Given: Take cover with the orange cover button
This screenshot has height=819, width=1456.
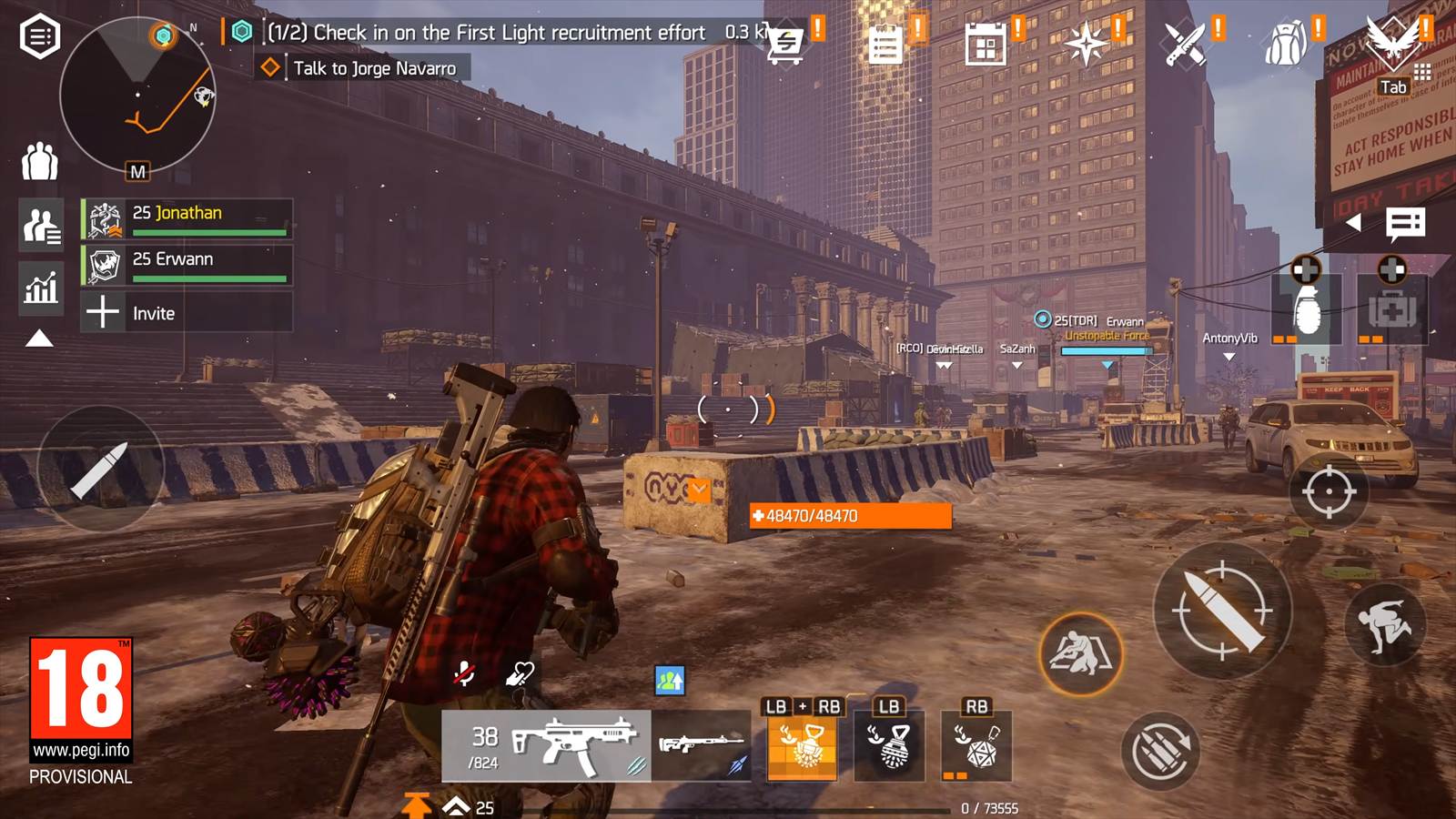Looking at the screenshot, I should pyautogui.click(x=1081, y=653).
